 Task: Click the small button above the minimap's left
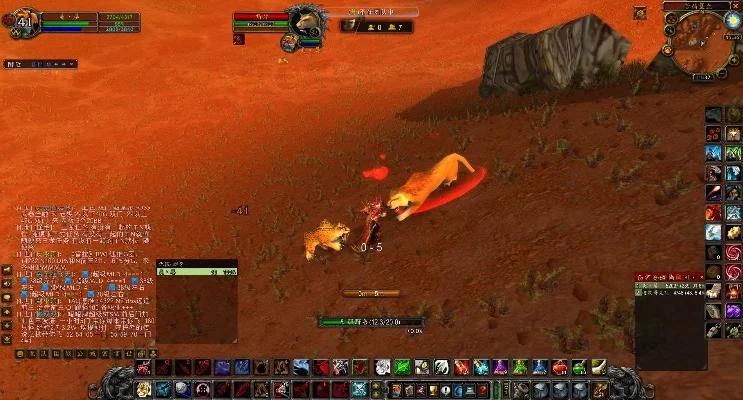point(640,12)
